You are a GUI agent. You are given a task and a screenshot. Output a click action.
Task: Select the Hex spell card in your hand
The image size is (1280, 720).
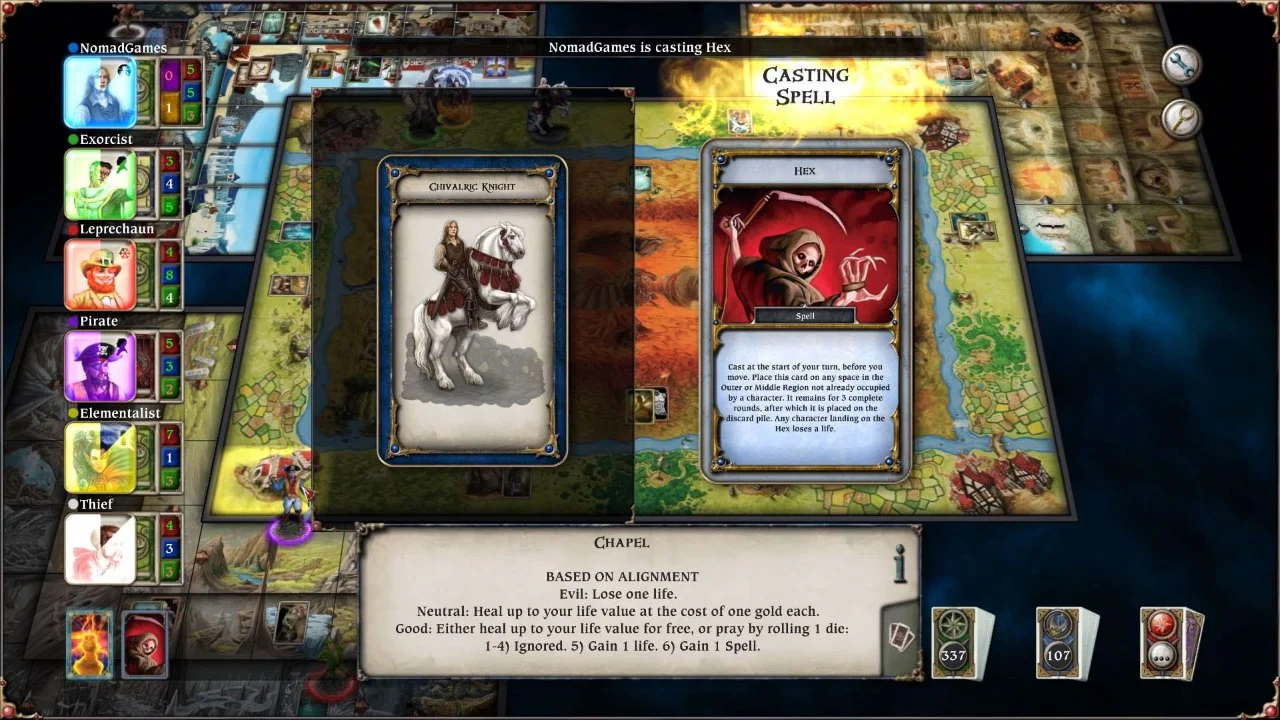click(x=145, y=644)
